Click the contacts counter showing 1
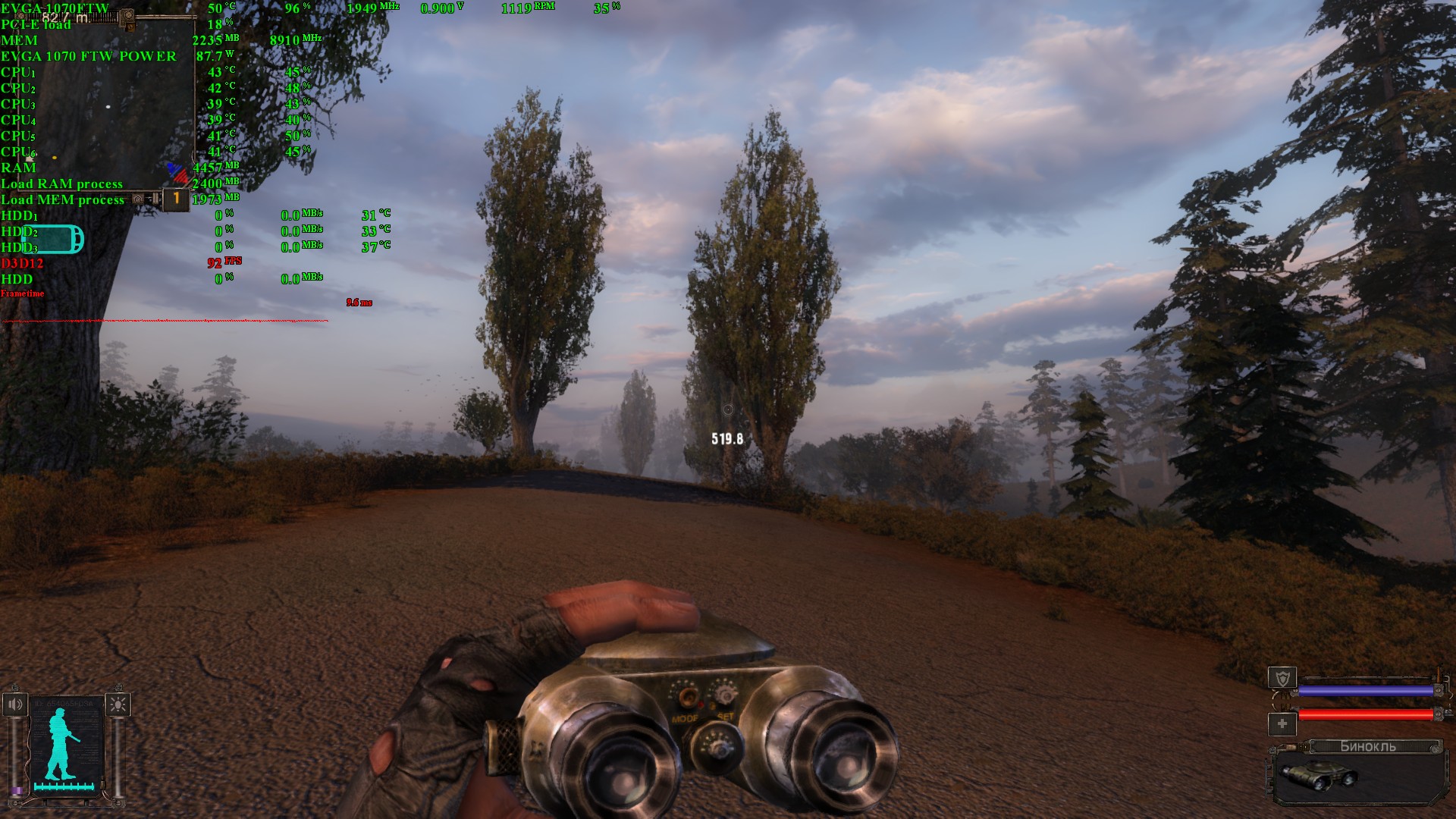Image resolution: width=1456 pixels, height=819 pixels. (176, 199)
